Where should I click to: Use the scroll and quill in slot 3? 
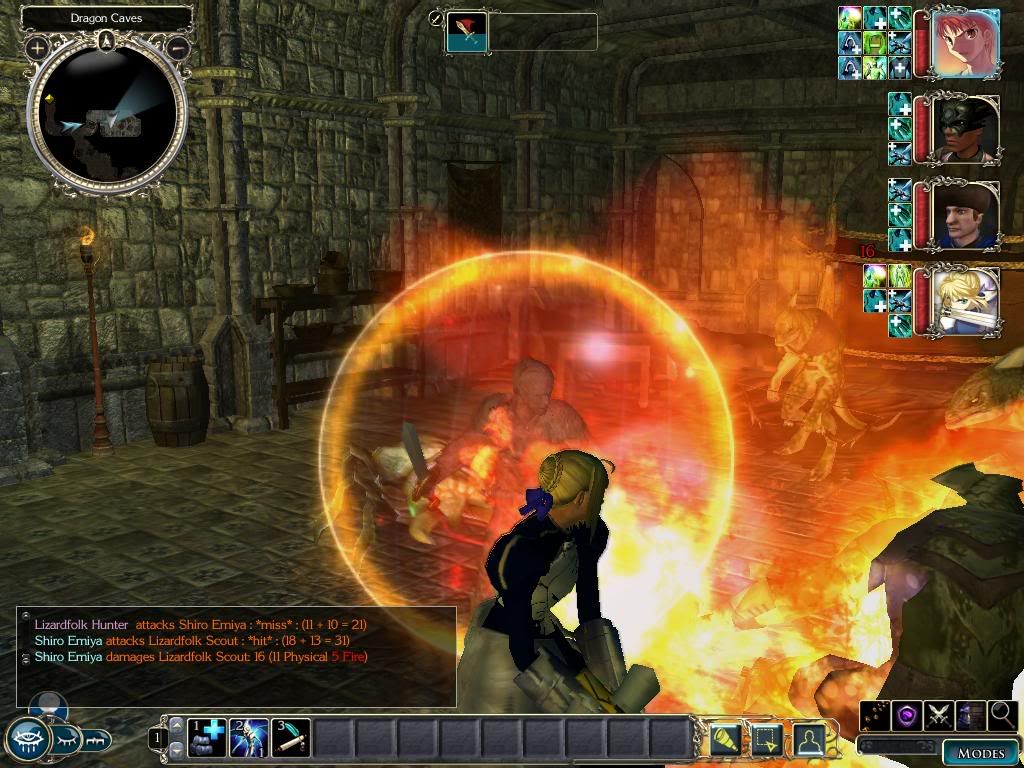coord(290,739)
